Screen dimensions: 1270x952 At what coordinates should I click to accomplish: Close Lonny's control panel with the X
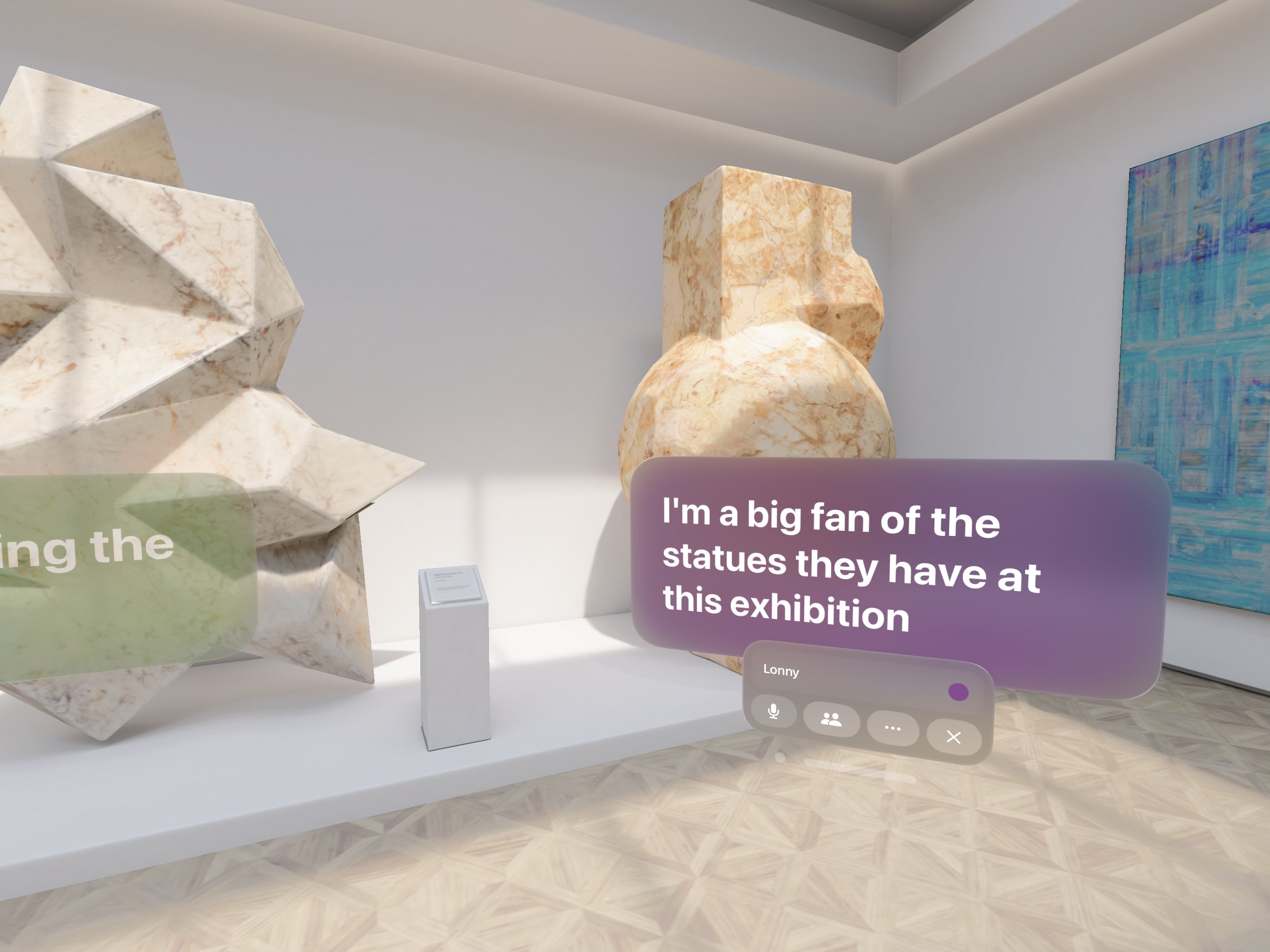pos(953,737)
